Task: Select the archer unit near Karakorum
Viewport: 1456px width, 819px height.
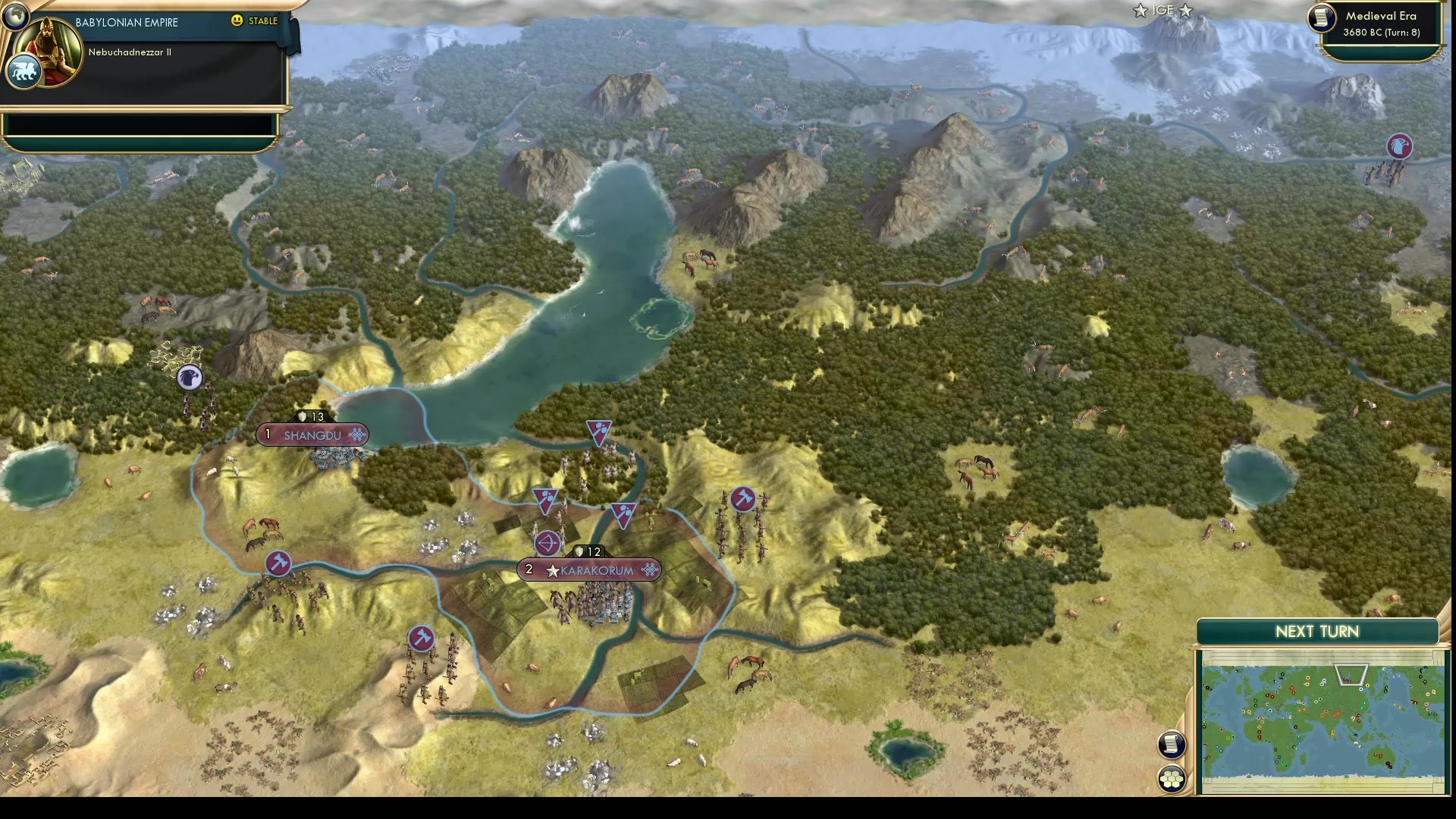Action: 548,543
